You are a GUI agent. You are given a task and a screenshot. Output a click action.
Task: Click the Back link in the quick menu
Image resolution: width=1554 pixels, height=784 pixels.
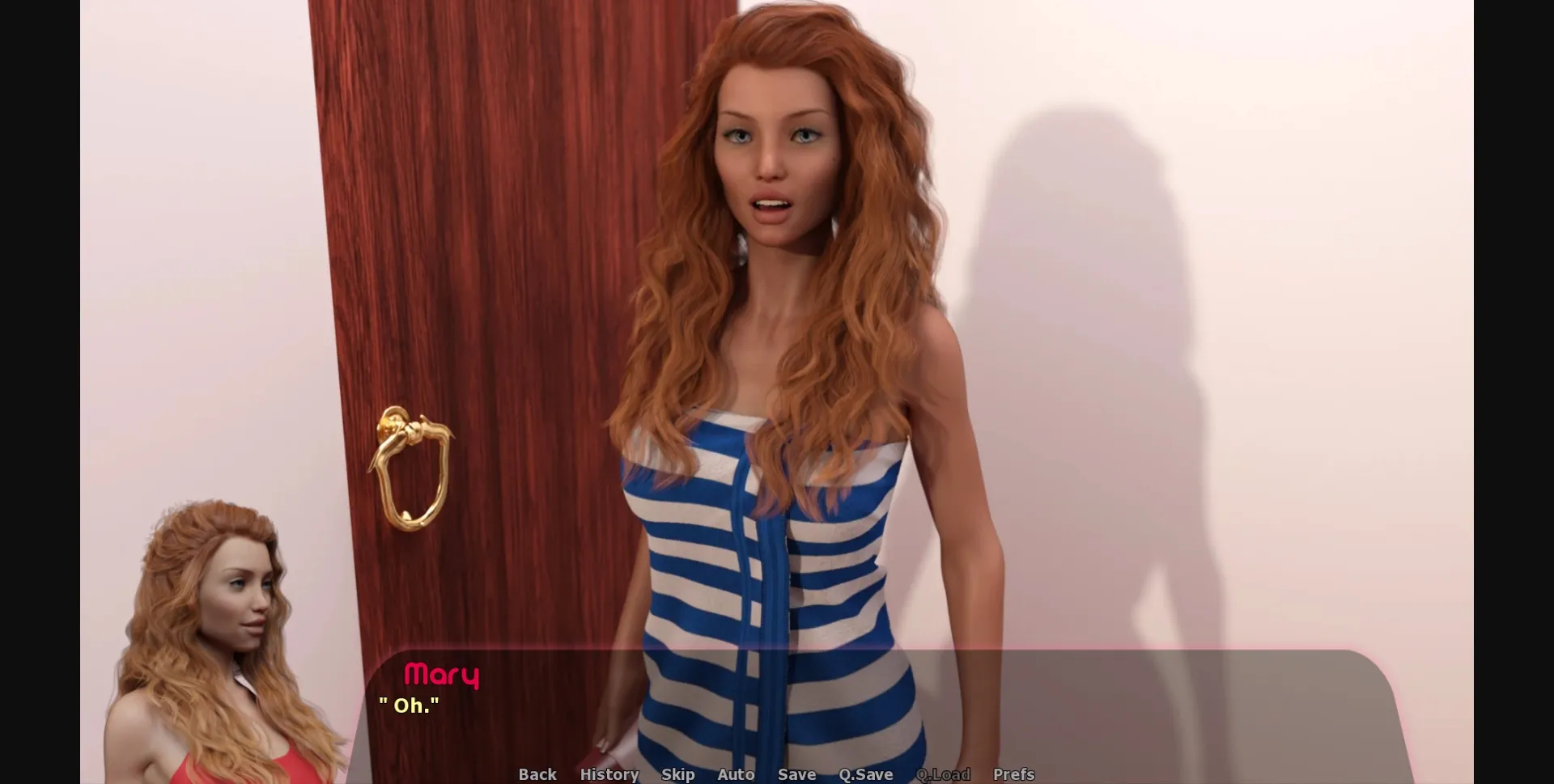537,774
